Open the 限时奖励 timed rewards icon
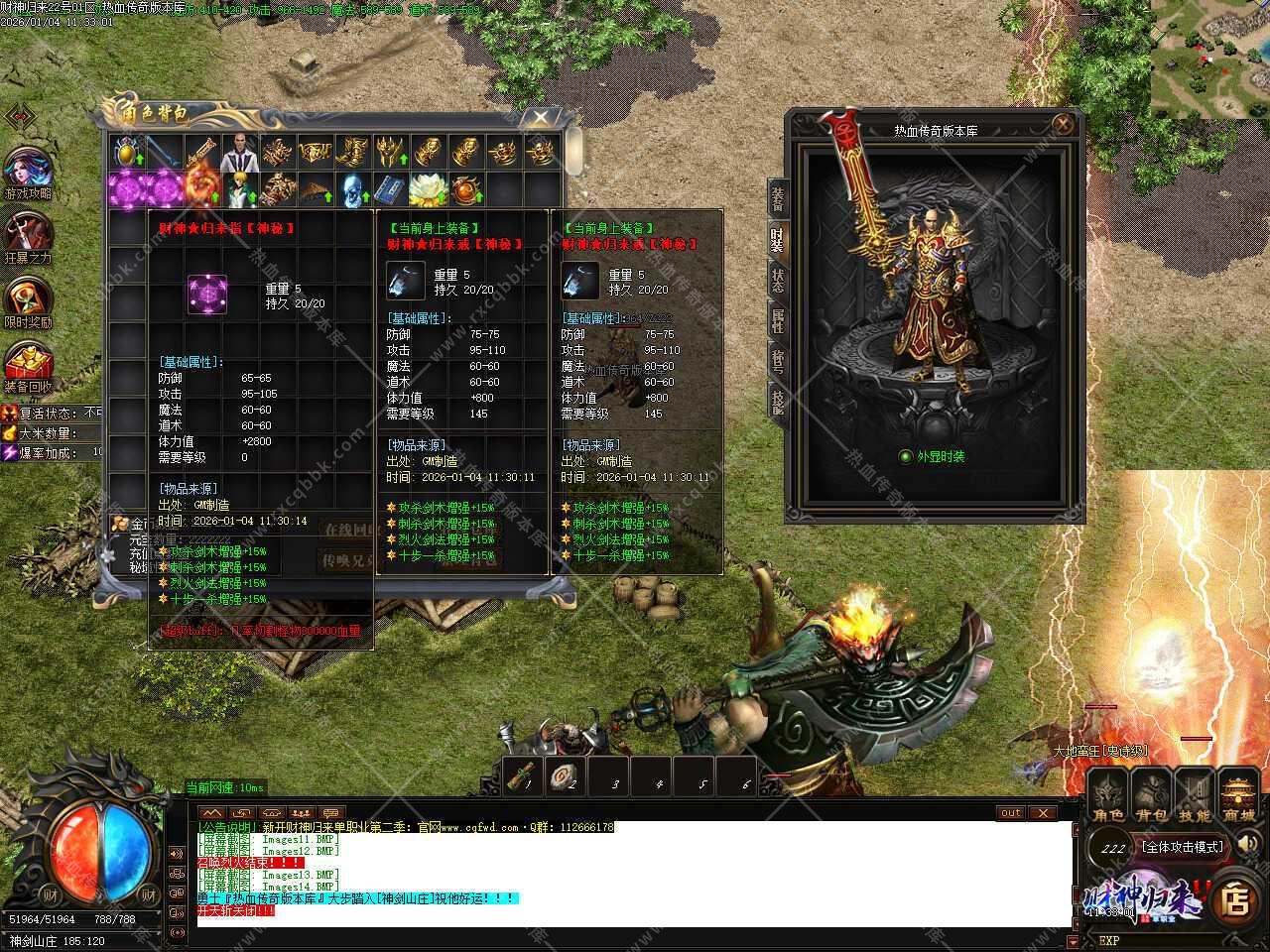Image resolution: width=1270 pixels, height=952 pixels. coord(28,302)
